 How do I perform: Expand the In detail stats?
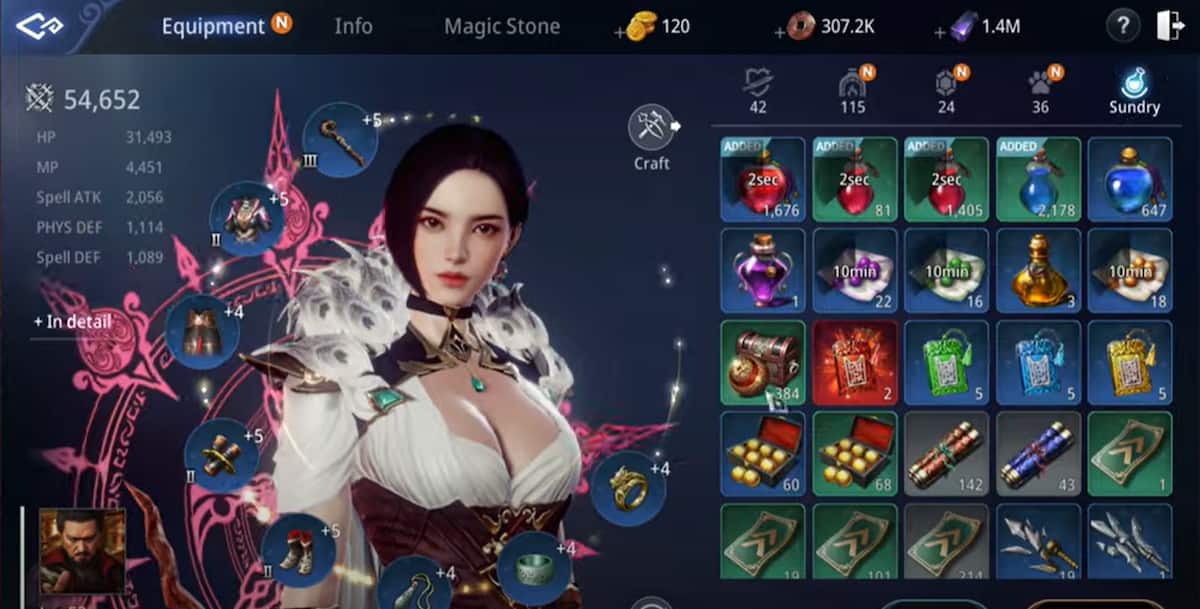71,322
